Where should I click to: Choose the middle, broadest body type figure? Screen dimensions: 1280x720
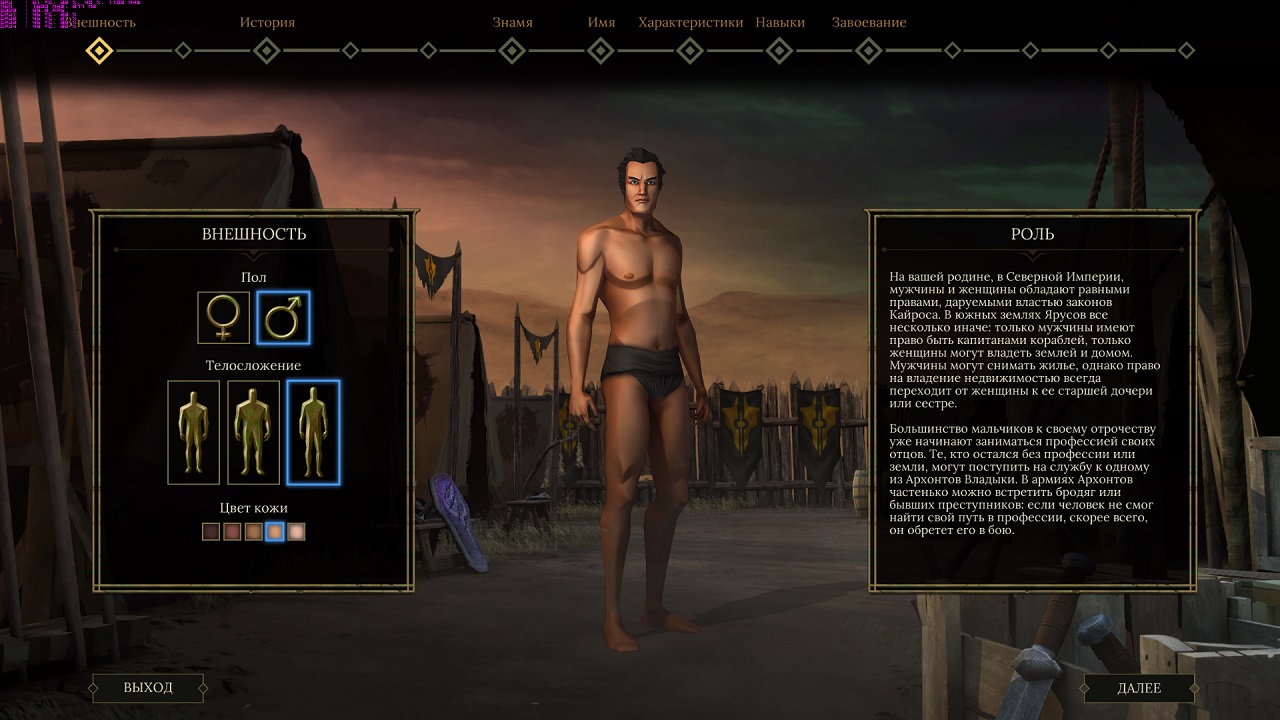pyautogui.click(x=253, y=431)
